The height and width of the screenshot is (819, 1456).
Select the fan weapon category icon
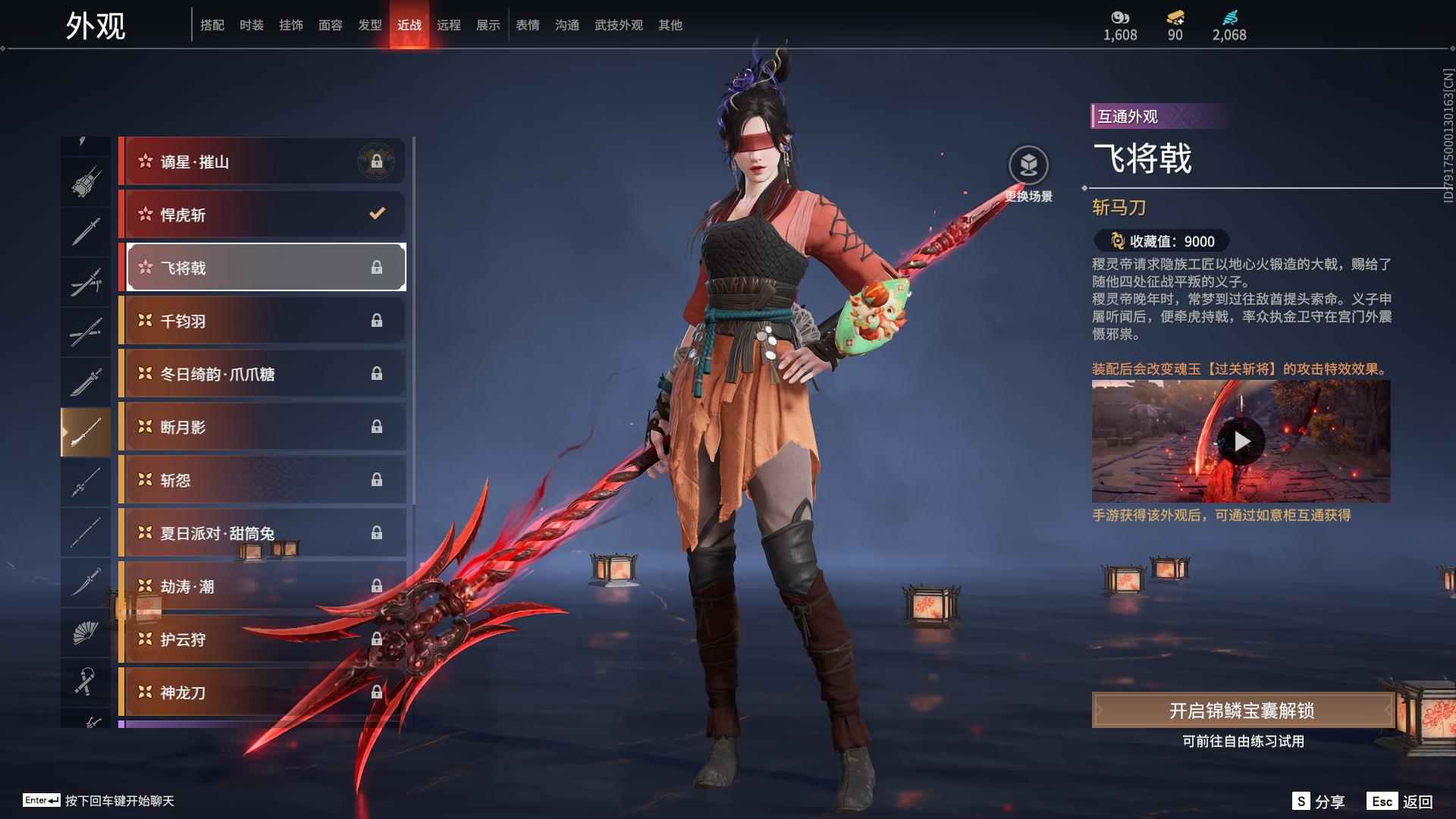click(x=86, y=633)
